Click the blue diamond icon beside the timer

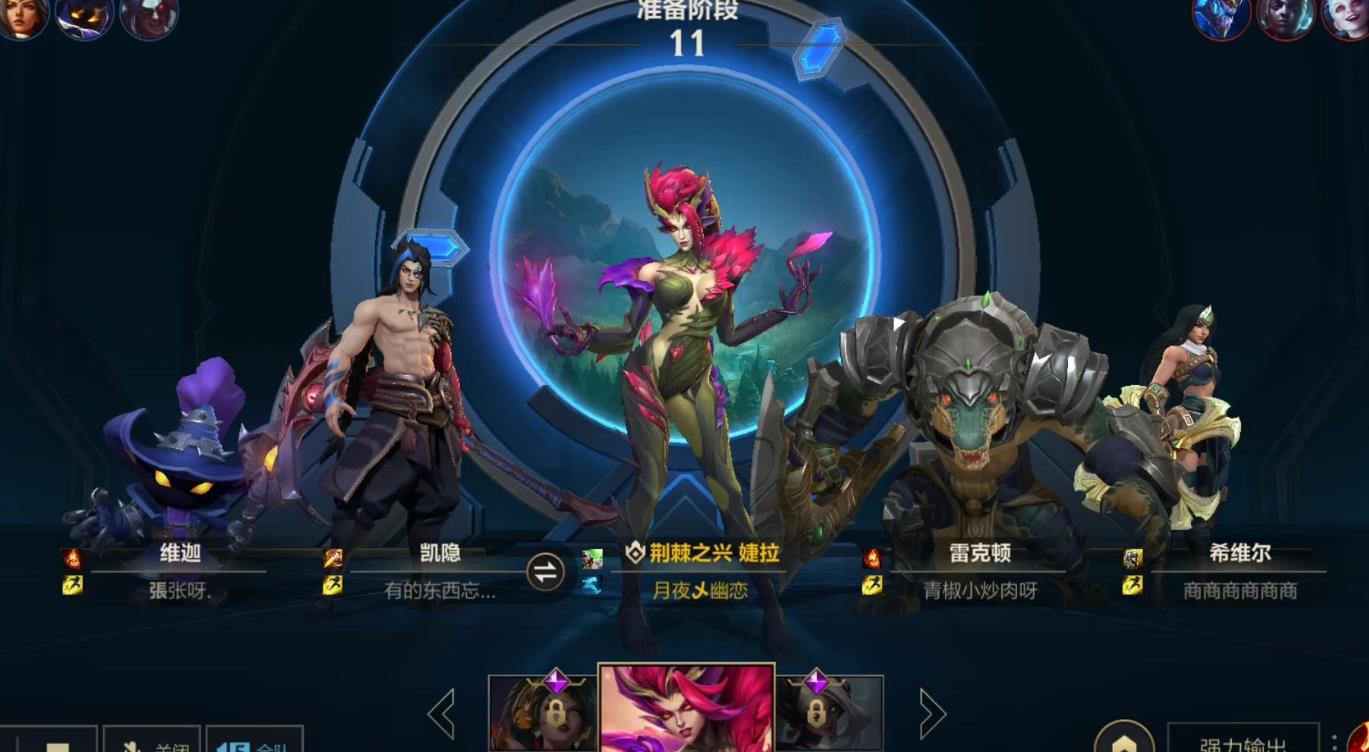pos(820,44)
